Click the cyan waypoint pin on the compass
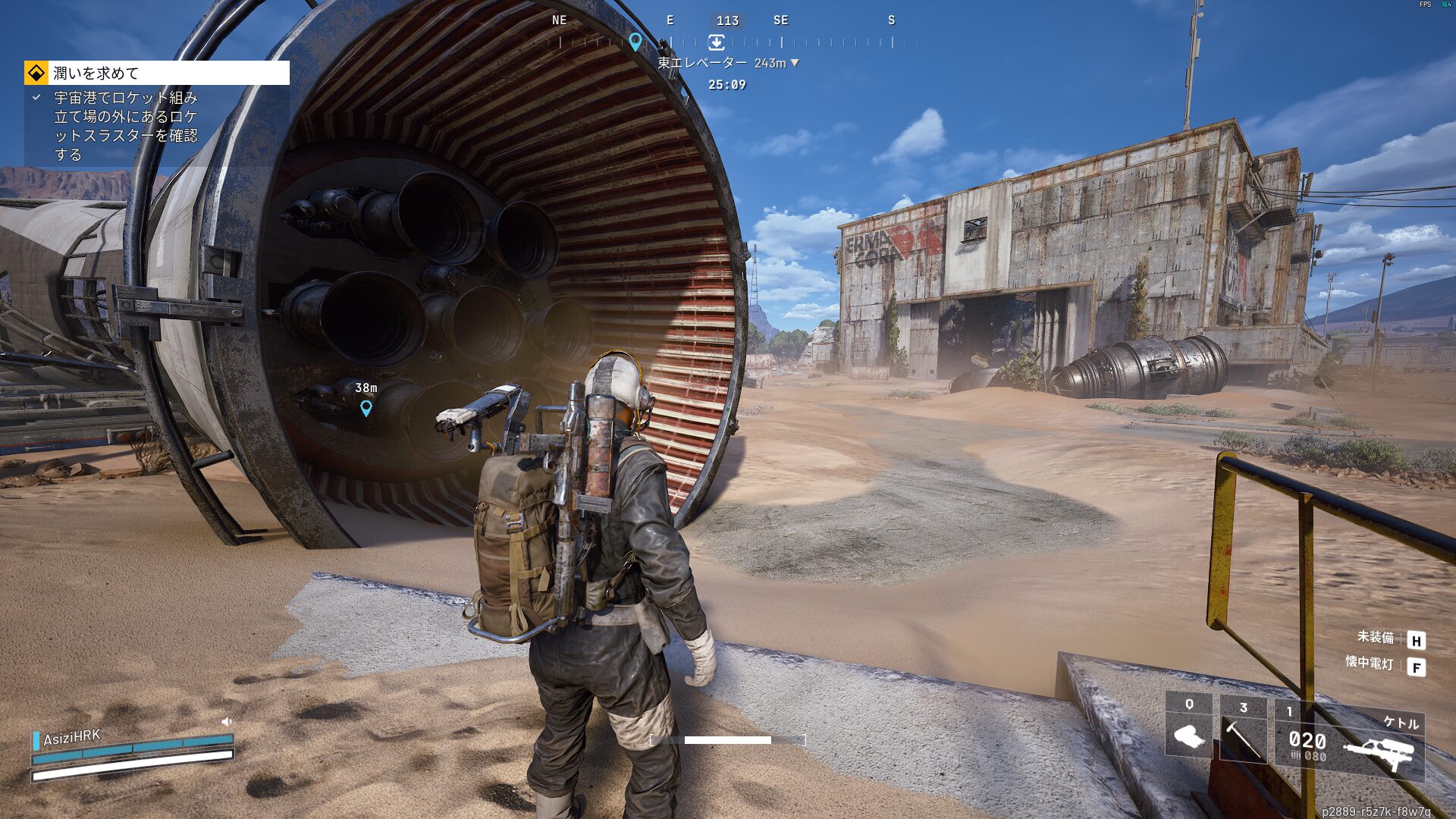This screenshot has width=1456, height=819. (x=635, y=41)
